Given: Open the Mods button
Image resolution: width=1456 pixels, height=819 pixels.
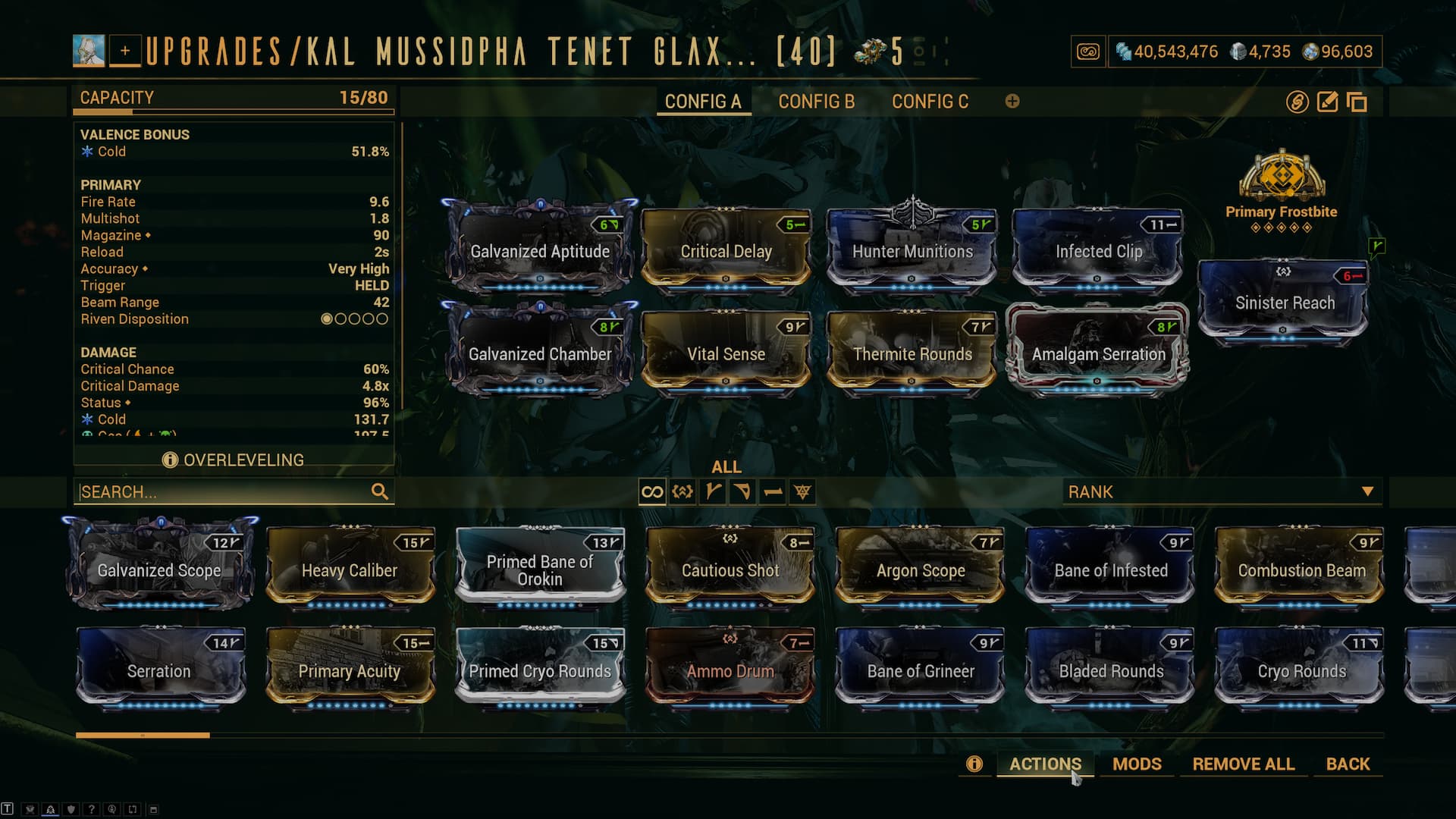Looking at the screenshot, I should 1137,764.
